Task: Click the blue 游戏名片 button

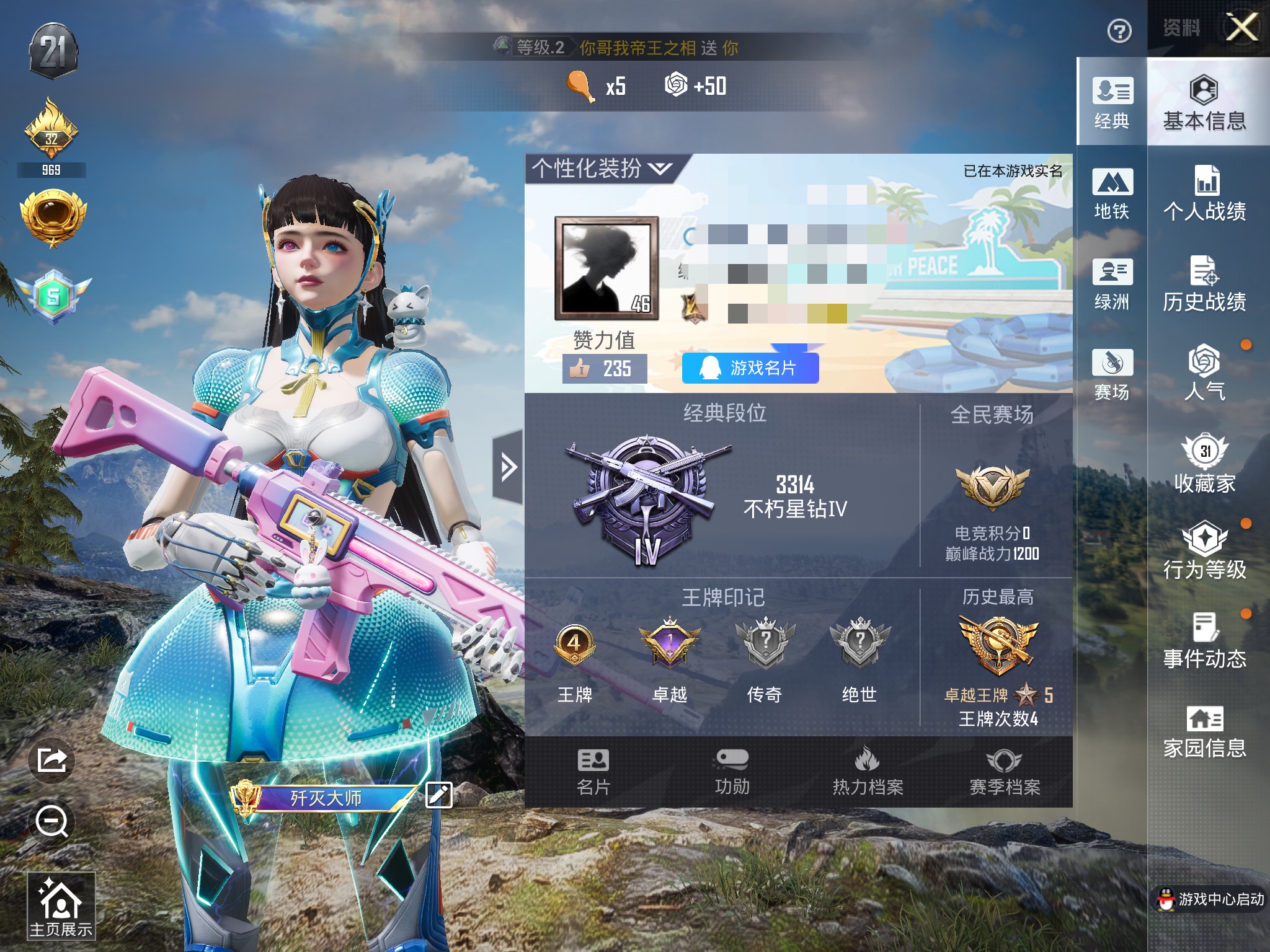Action: 750,368
